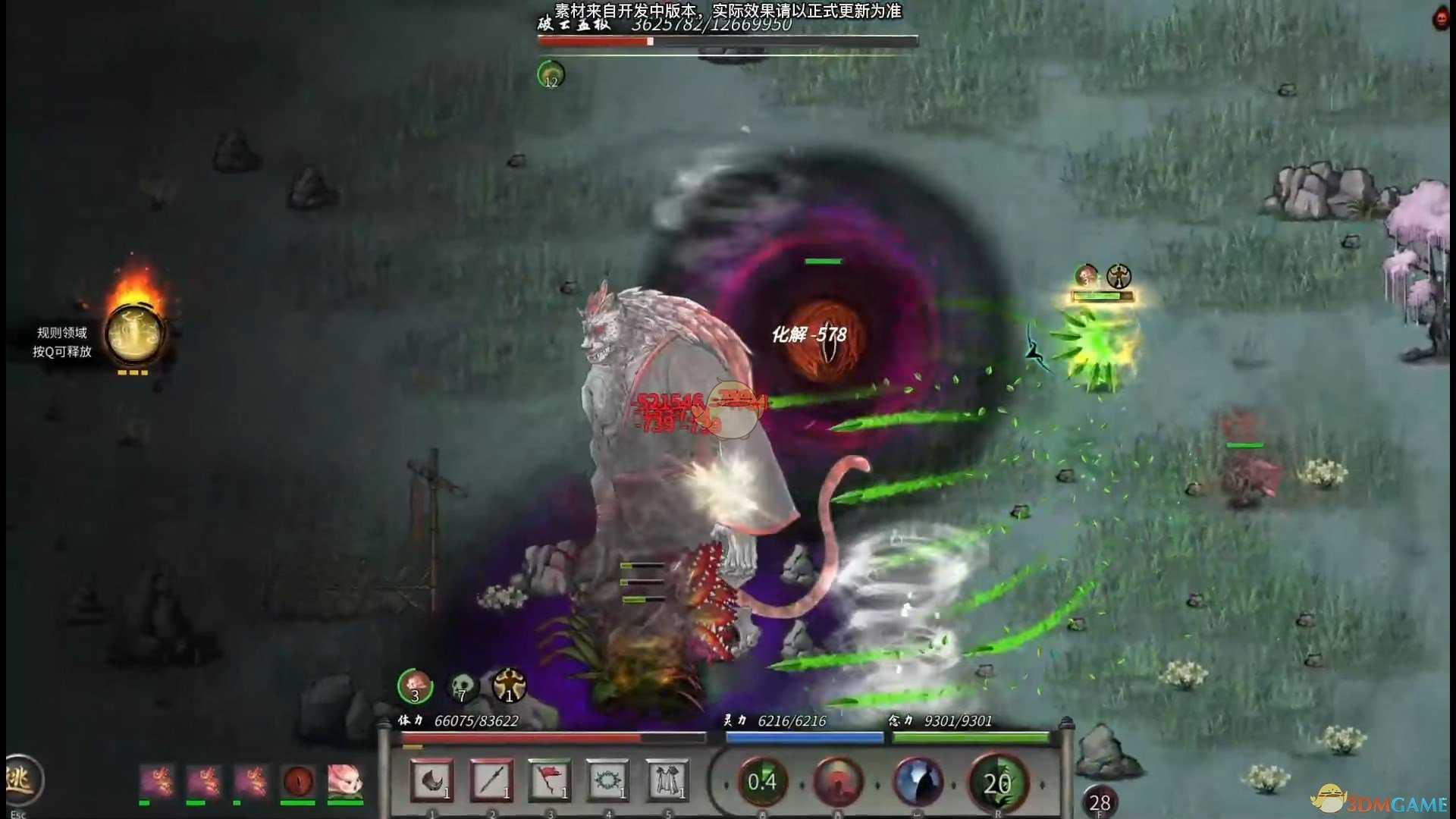
Task: Select the thorn ring item slot
Action: point(607,780)
